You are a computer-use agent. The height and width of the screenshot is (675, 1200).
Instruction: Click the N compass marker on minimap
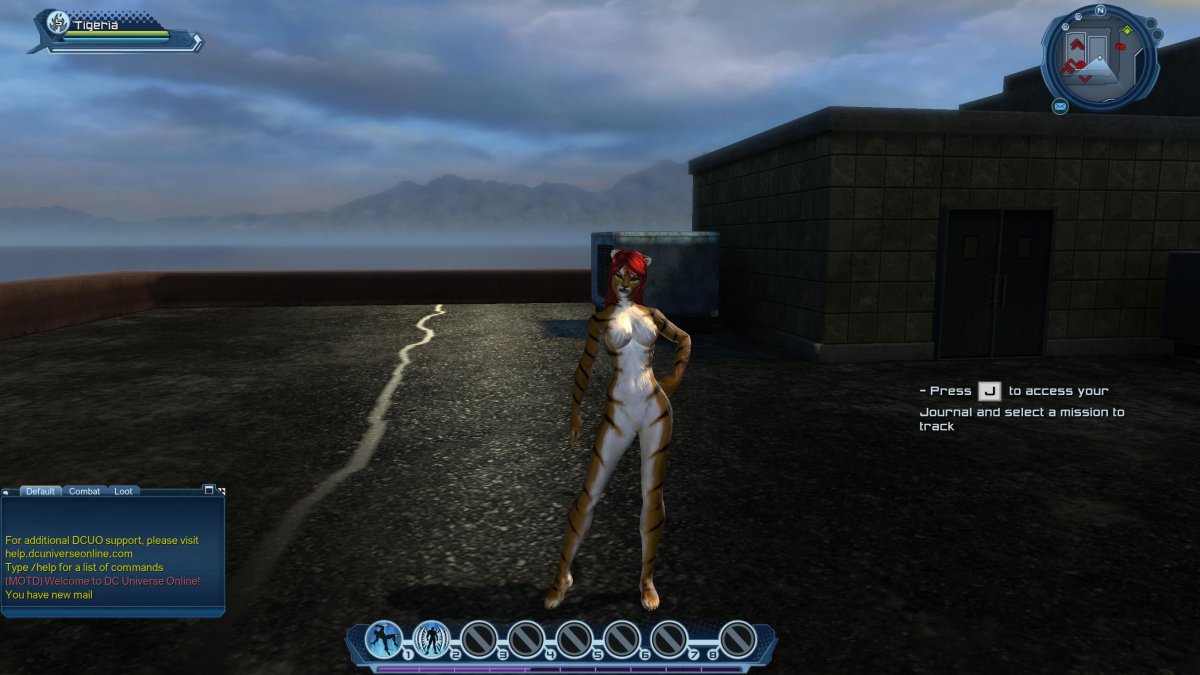[1100, 11]
